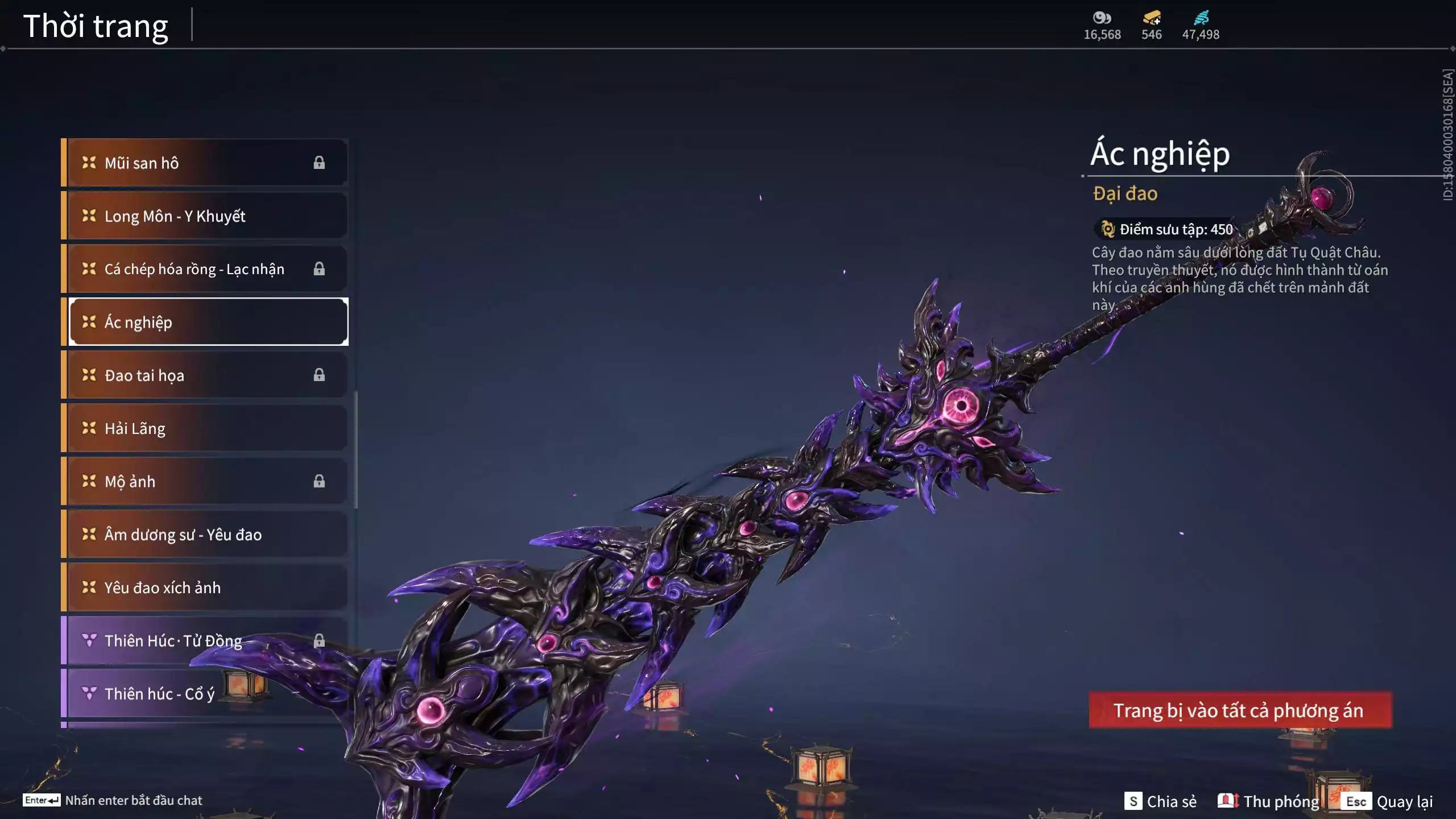Click the lock icon on 'Mộ ảnh'

[x=320, y=481]
